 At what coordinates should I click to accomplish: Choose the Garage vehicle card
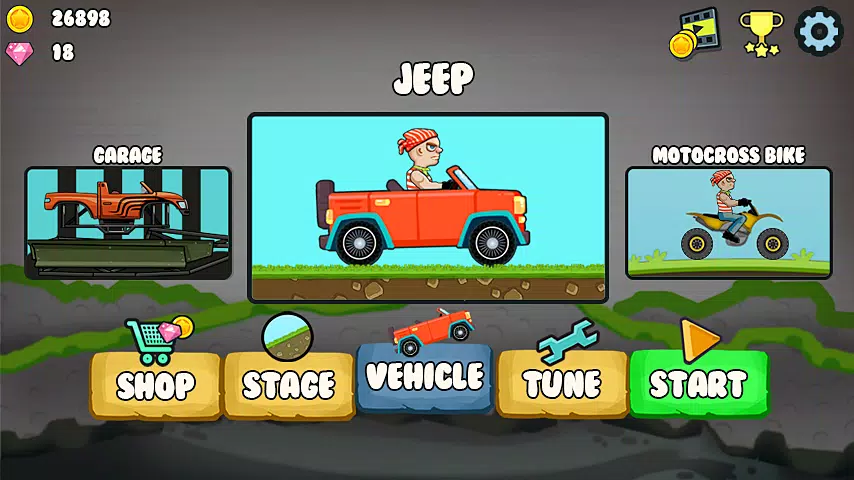coord(128,222)
